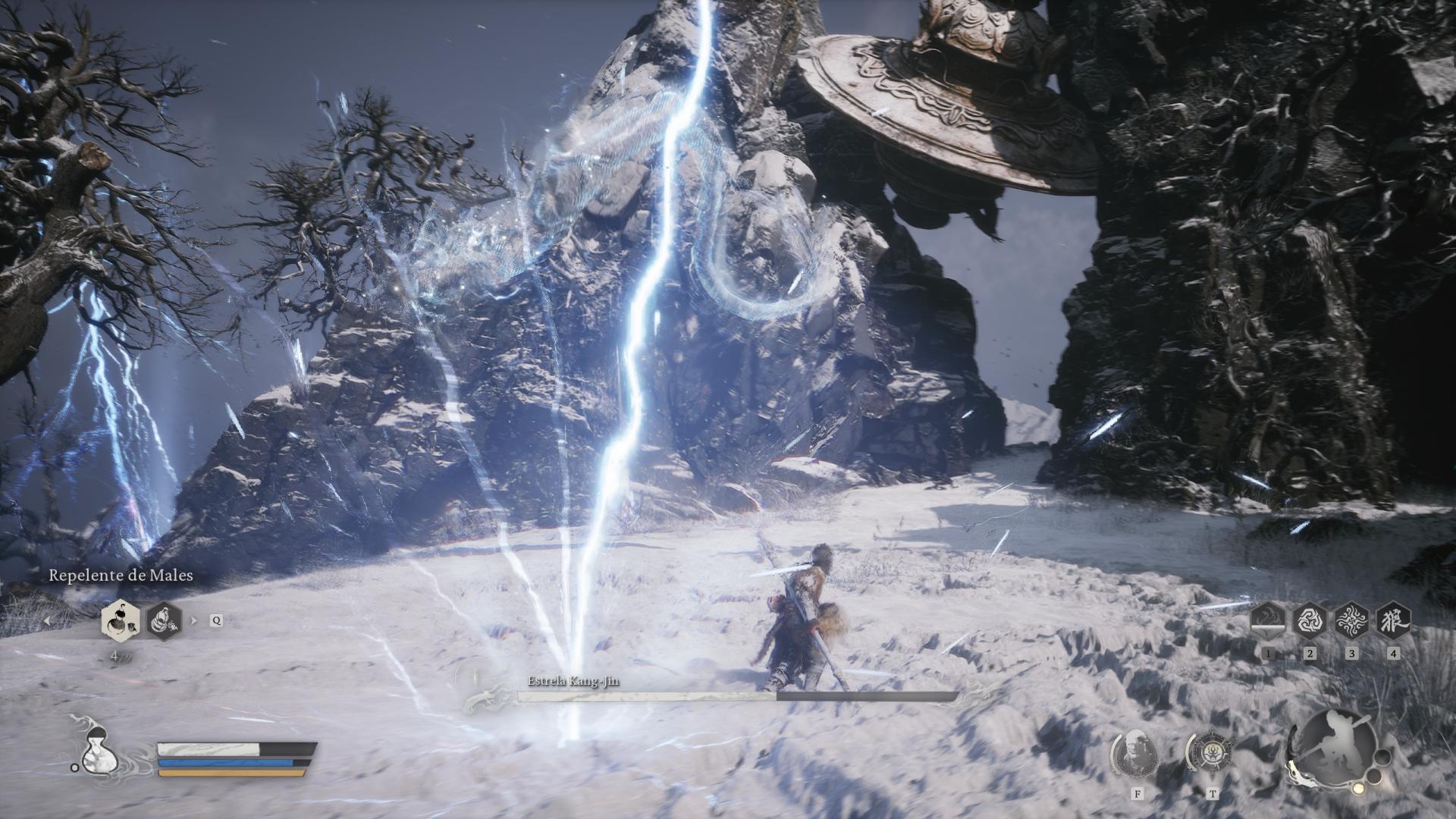
Task: Toggle the small circle left of the gourd
Action: [x=74, y=768]
